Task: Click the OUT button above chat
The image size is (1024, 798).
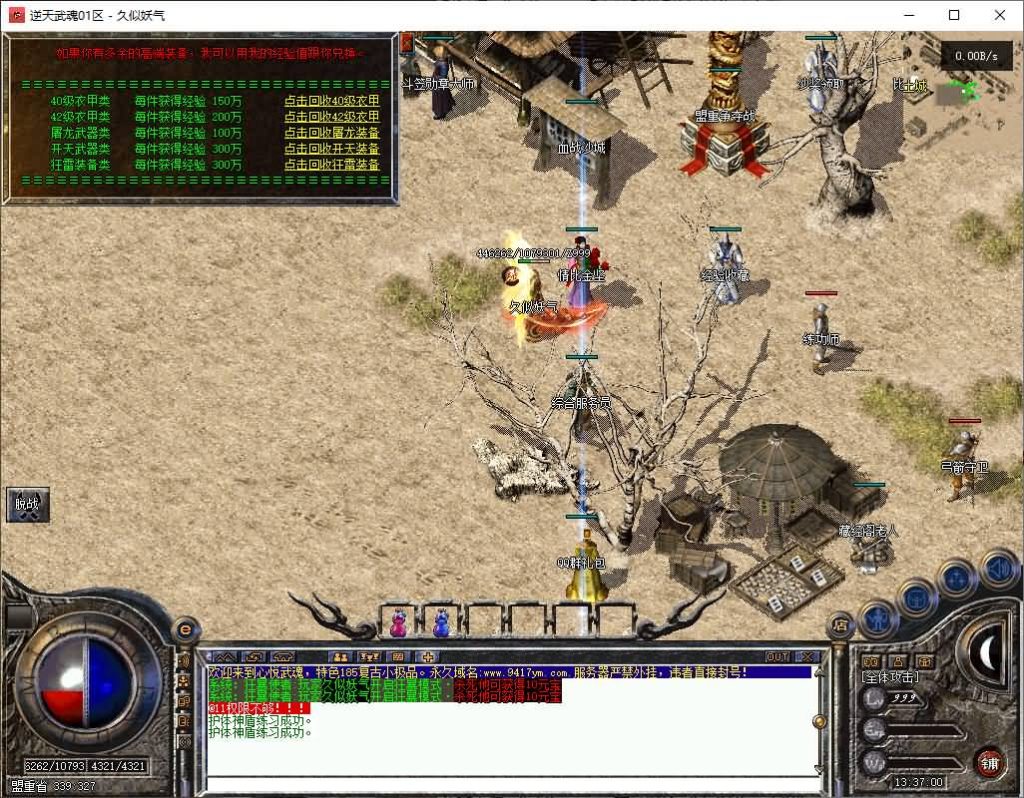Action: [777, 657]
